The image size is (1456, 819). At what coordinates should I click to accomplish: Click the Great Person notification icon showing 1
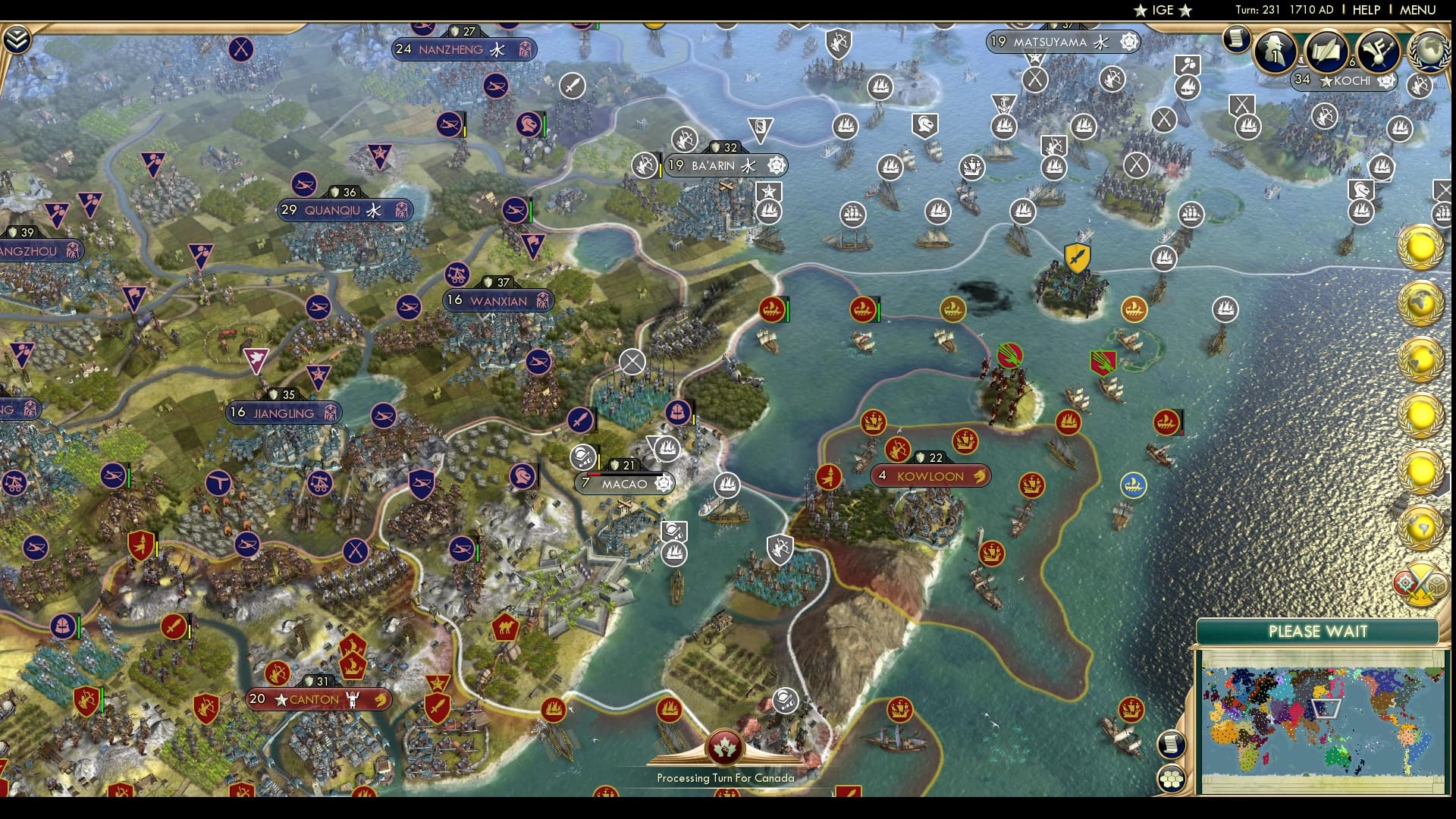(1275, 53)
